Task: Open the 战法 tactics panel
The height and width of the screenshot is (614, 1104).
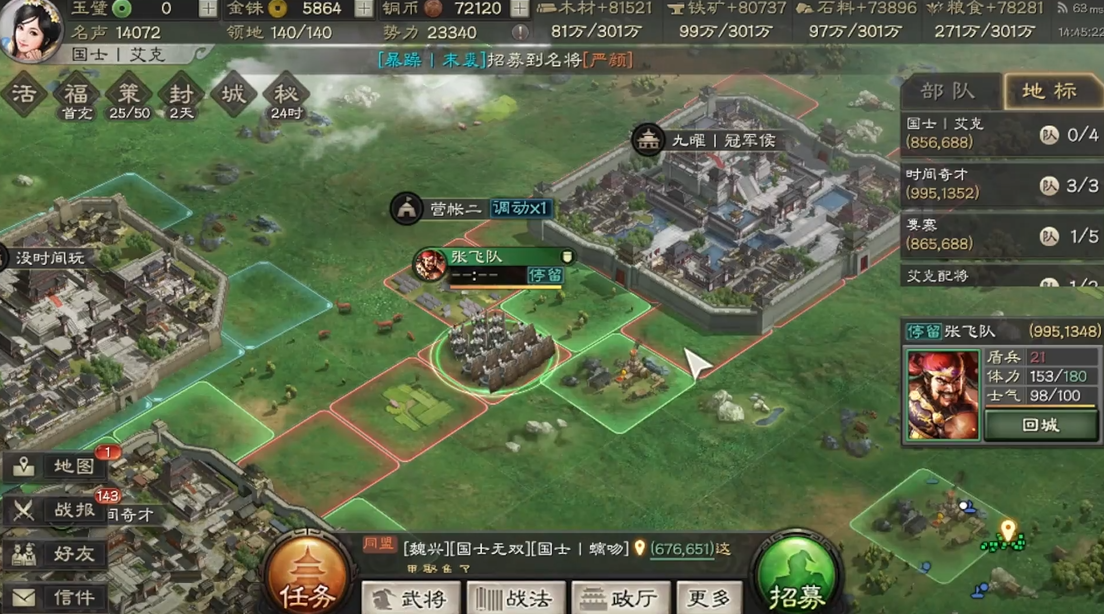Action: (x=512, y=598)
